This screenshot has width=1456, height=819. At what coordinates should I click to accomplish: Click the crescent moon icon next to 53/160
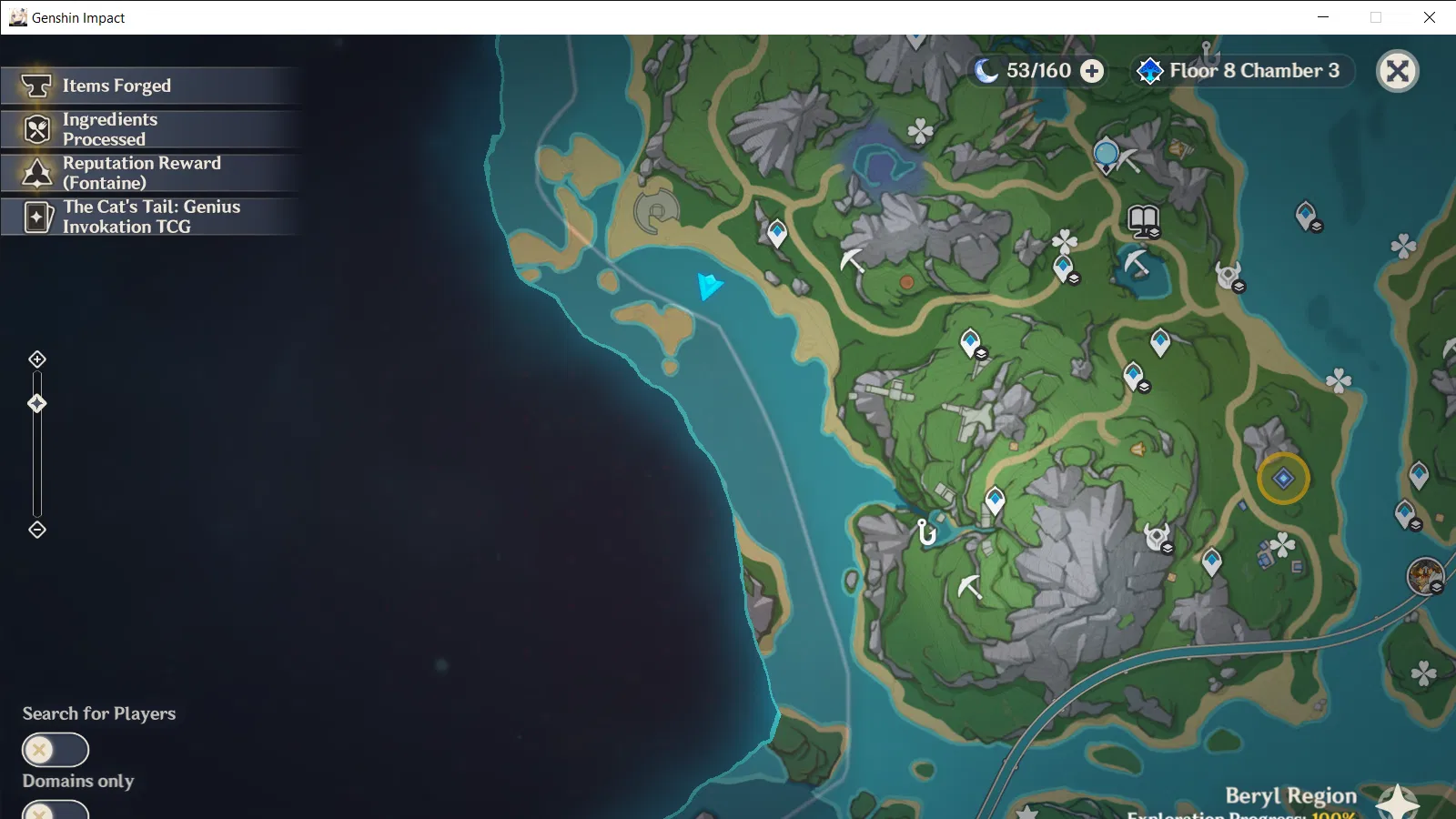coord(987,70)
